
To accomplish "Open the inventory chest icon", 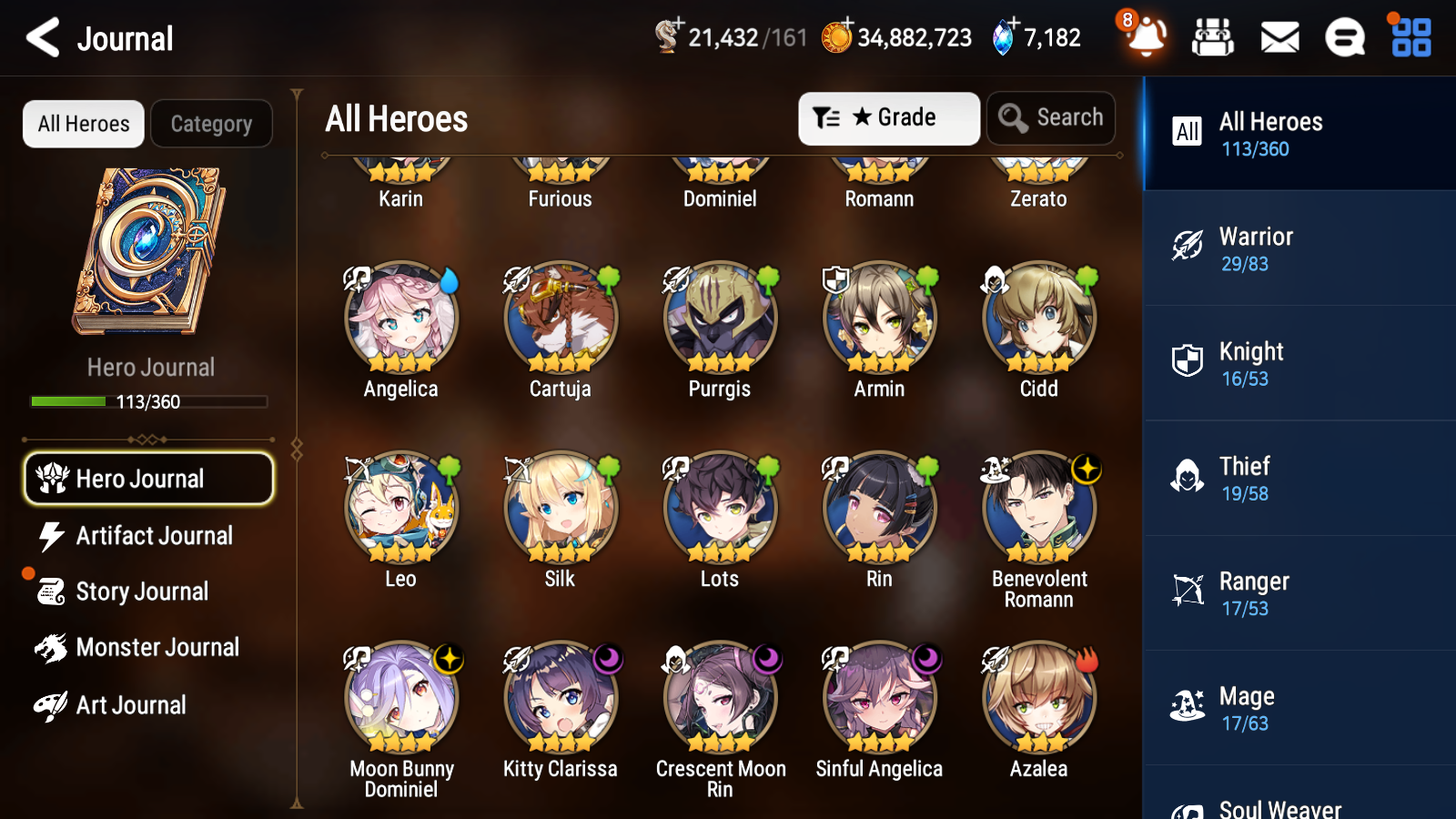I will tap(1213, 37).
